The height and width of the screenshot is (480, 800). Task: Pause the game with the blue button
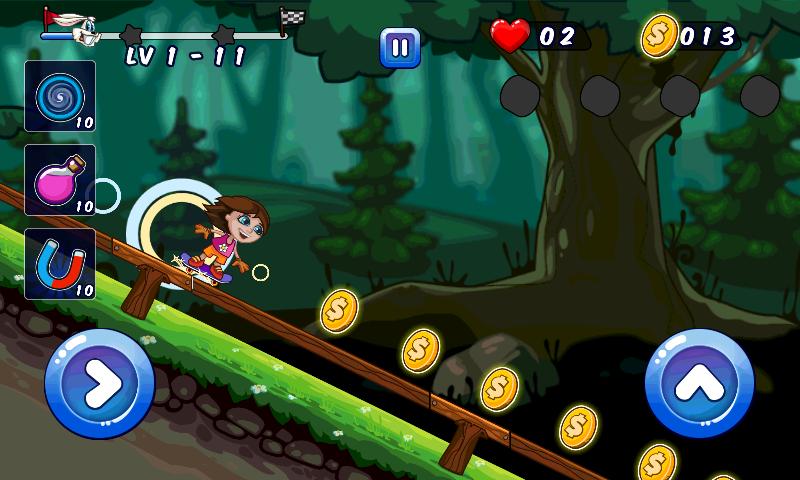pyautogui.click(x=400, y=47)
